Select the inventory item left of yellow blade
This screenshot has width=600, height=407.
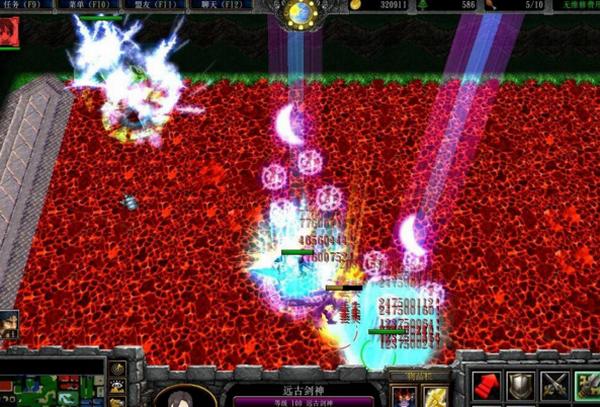tap(404, 397)
